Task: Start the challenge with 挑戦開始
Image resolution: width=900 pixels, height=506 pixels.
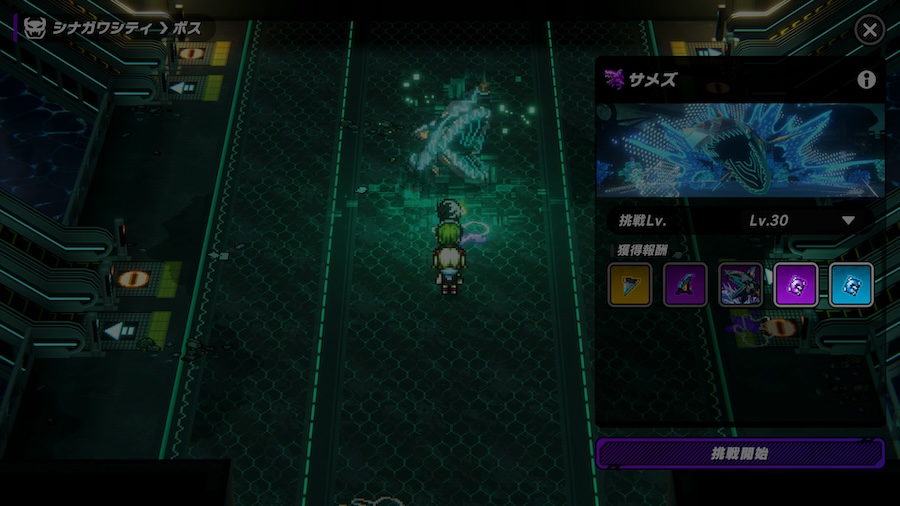Action: click(x=740, y=453)
